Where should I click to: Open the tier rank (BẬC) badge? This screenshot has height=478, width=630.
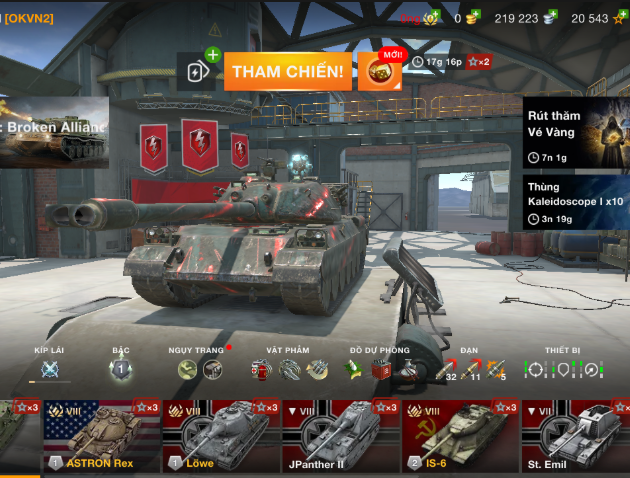tap(121, 368)
